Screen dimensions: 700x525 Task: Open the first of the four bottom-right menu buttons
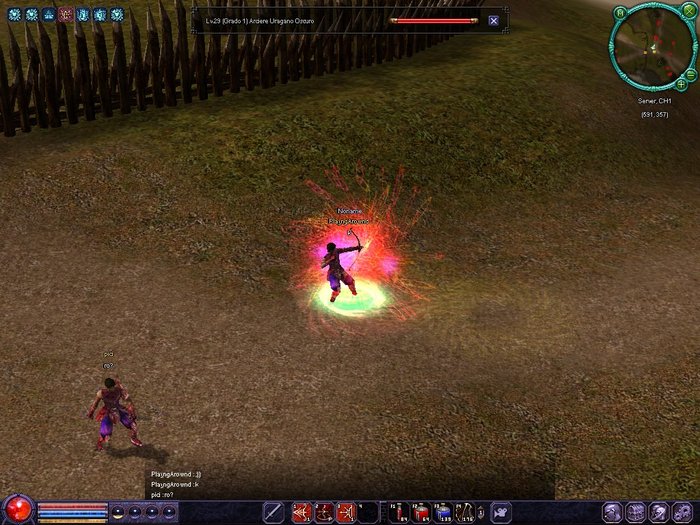pos(612,512)
